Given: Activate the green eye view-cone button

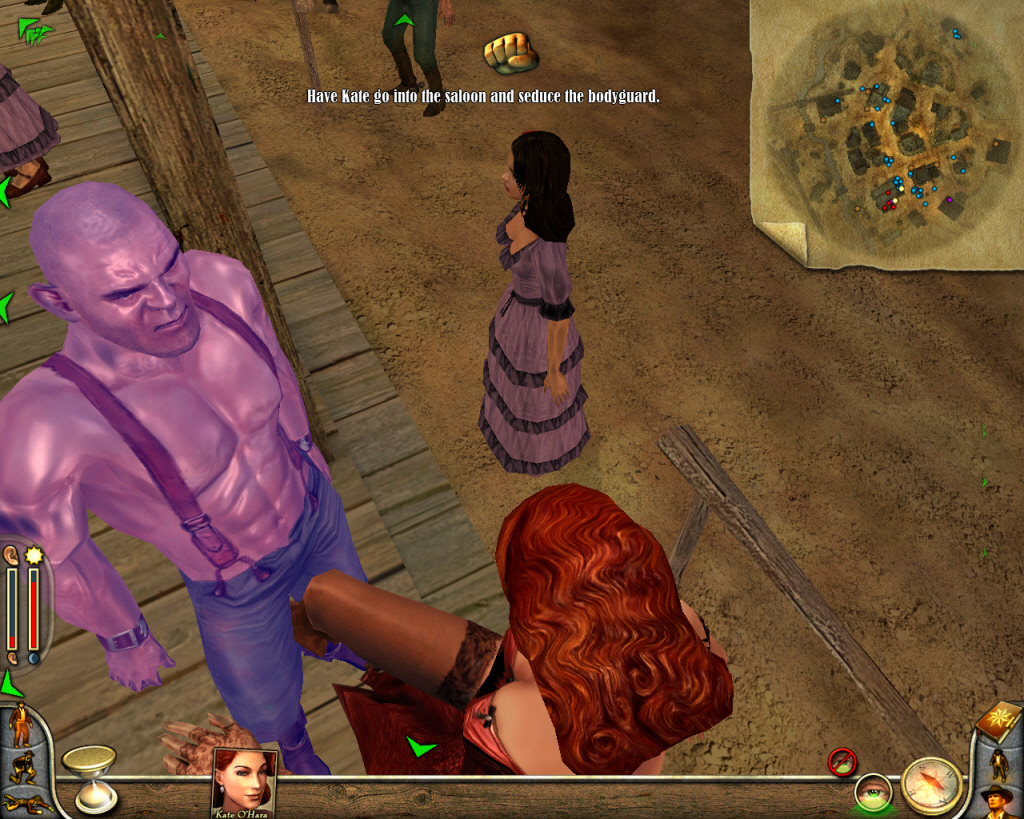Looking at the screenshot, I should click(872, 792).
